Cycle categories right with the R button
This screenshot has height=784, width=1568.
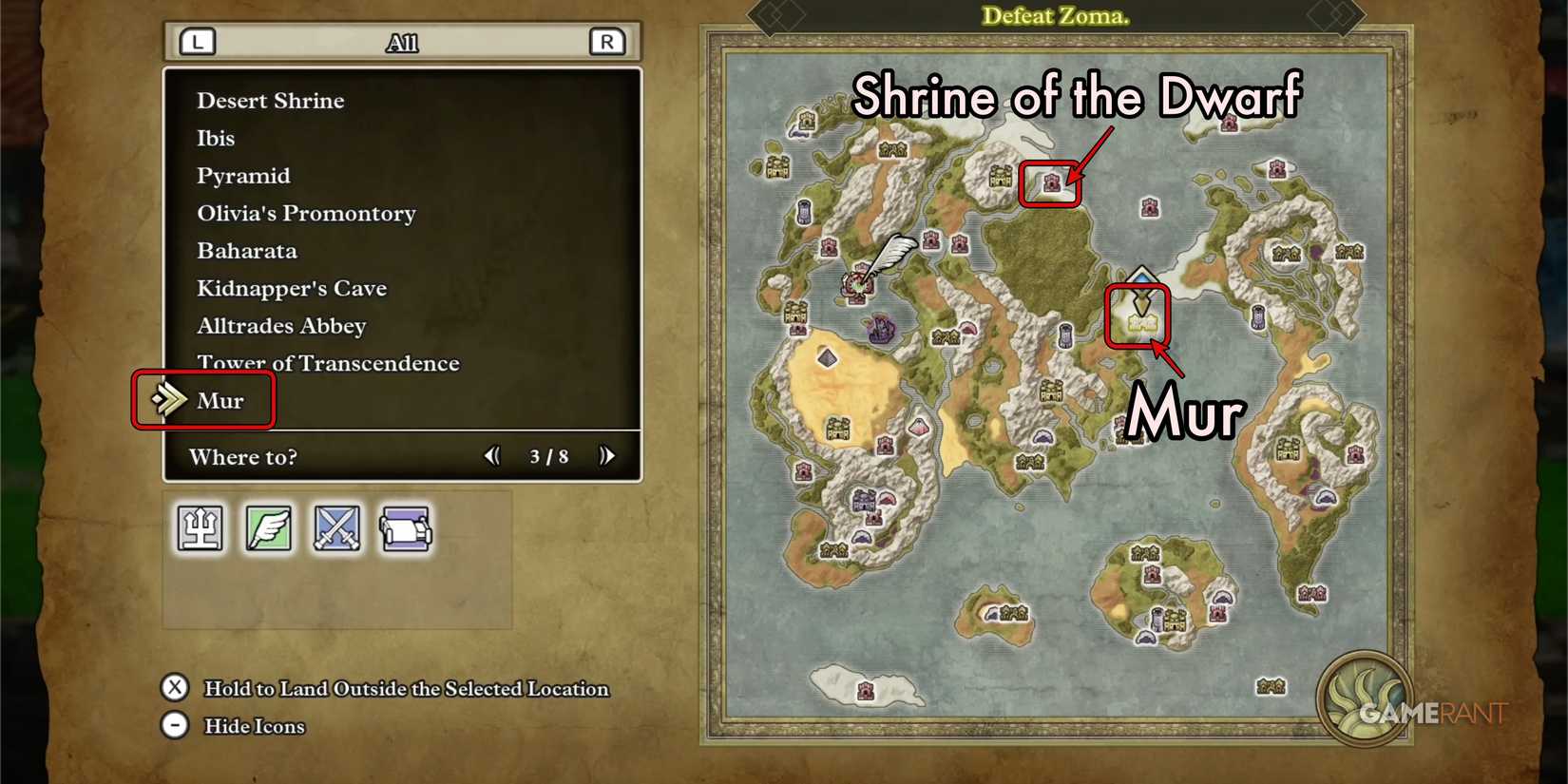[606, 41]
